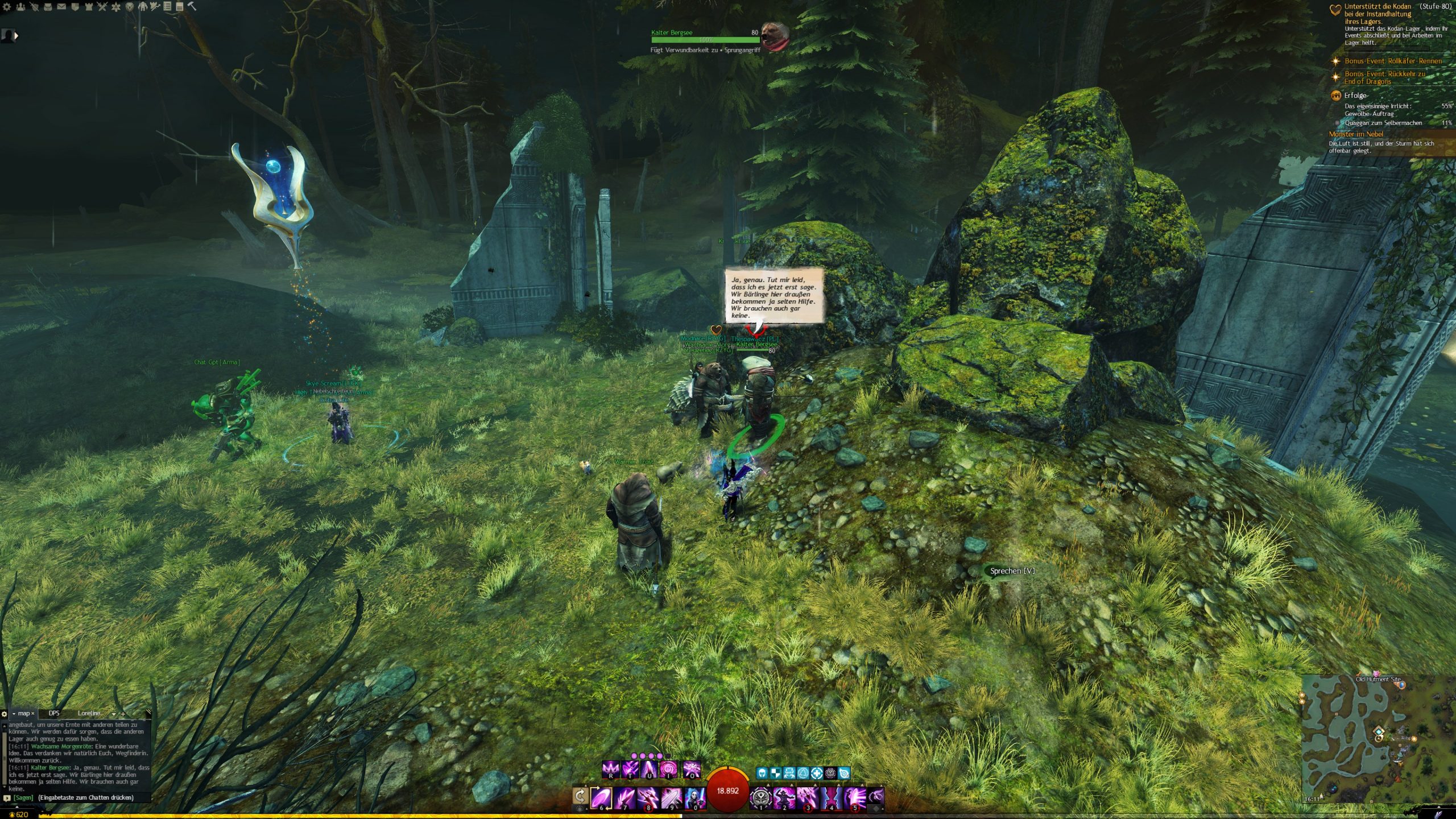Open the lion head Trading Post icon
The width and height of the screenshot is (1456, 819).
(130, 7)
